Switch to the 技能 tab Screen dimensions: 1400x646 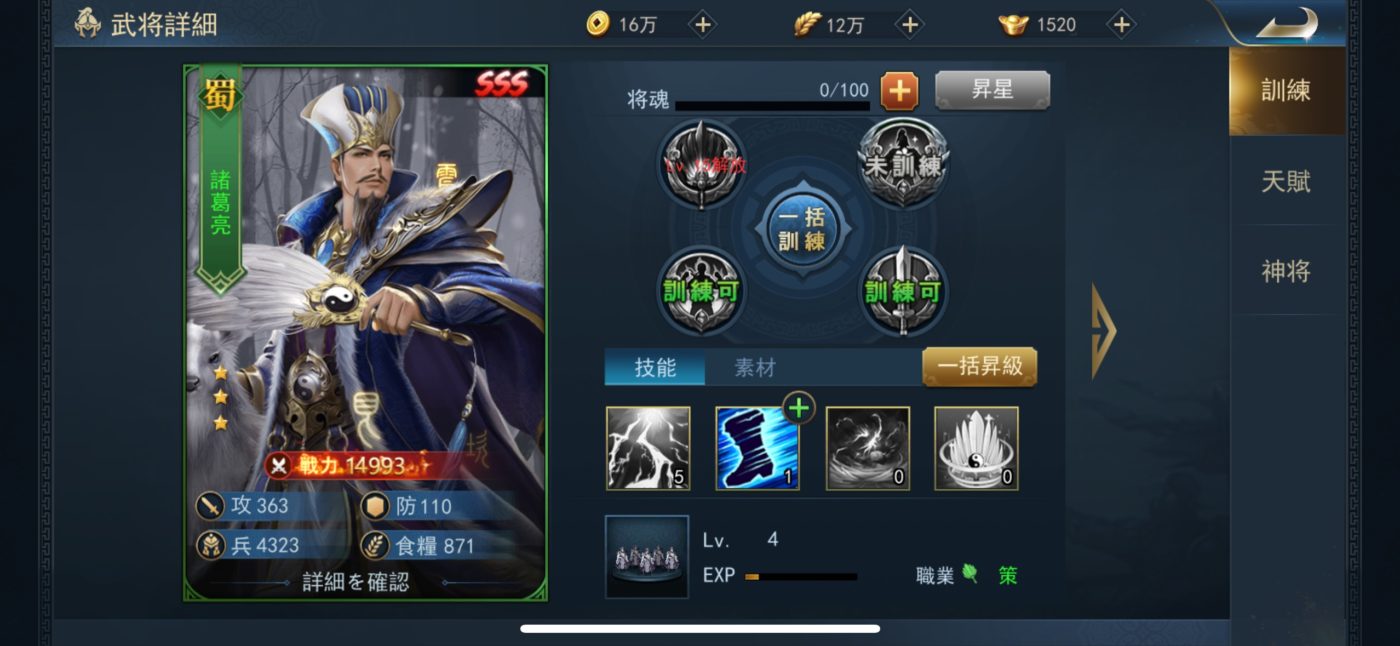(x=655, y=368)
